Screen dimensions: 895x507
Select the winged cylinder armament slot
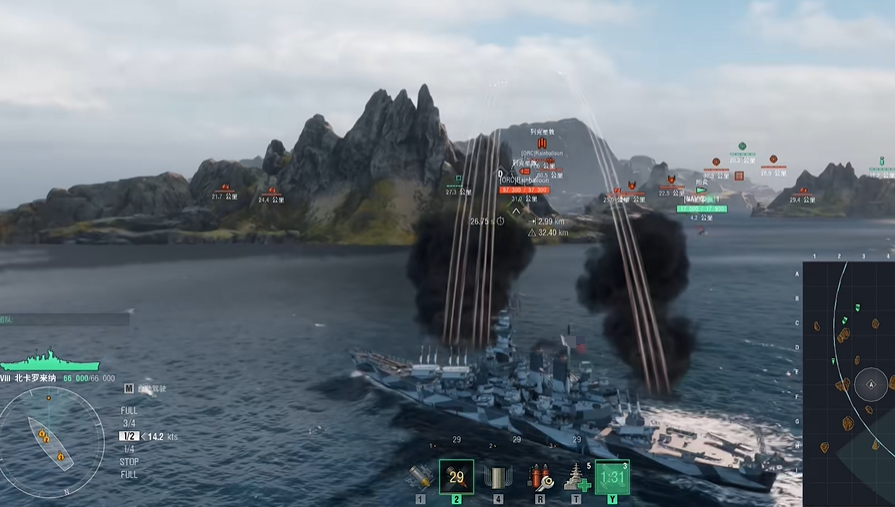pos(497,477)
